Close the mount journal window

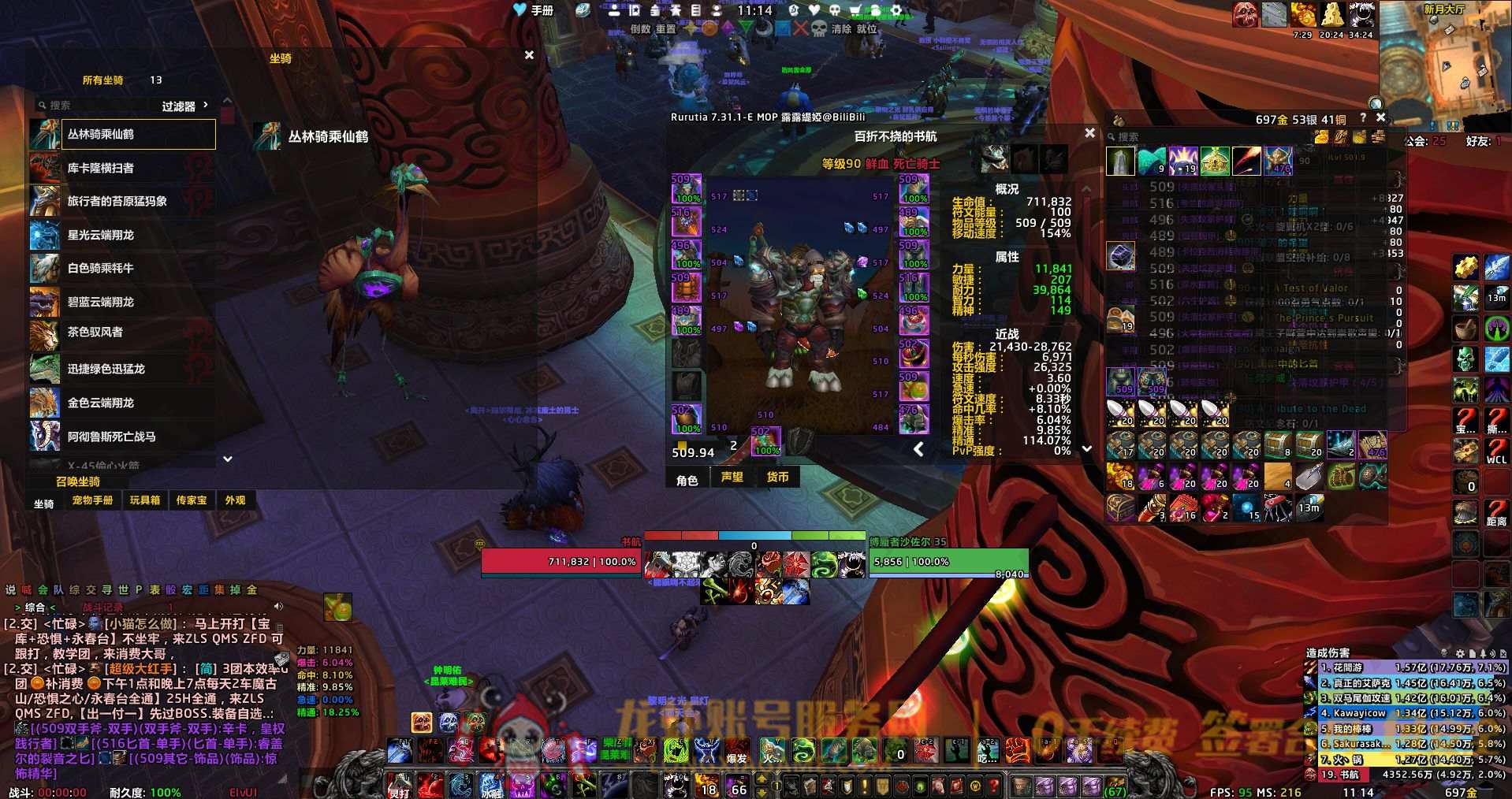529,55
